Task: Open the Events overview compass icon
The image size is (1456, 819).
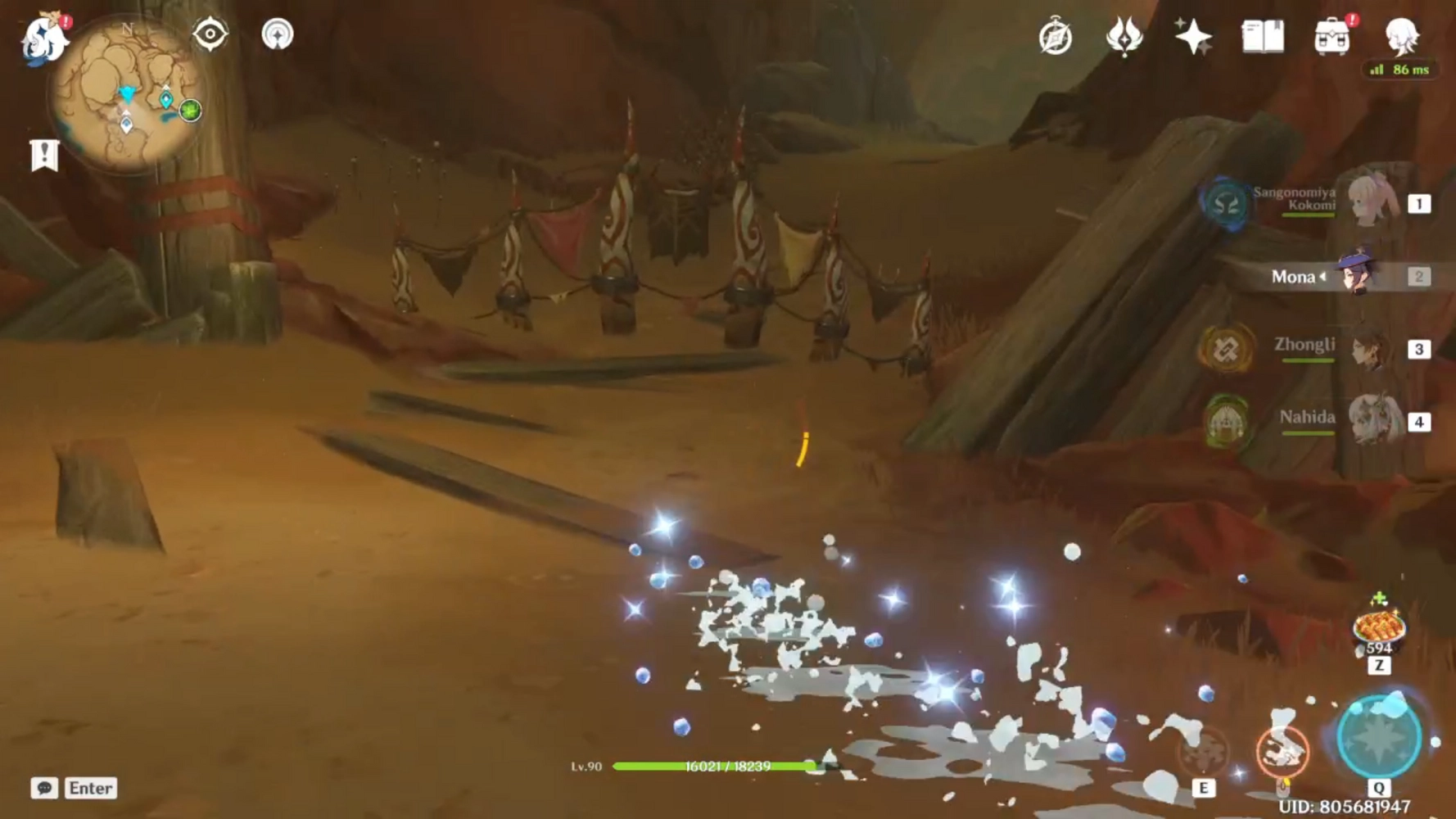Action: (x=1056, y=34)
